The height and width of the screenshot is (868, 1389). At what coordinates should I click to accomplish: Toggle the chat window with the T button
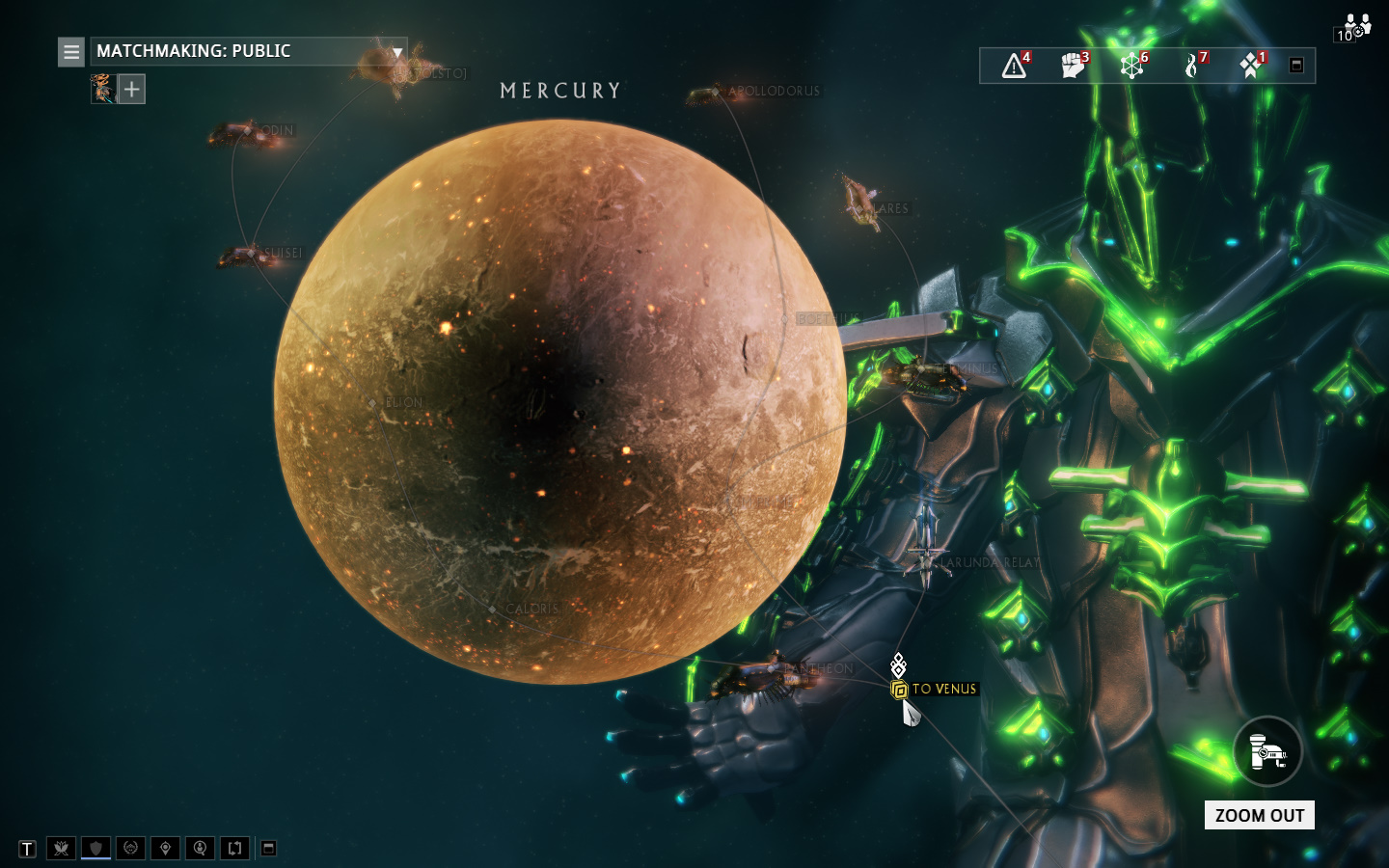(26, 849)
